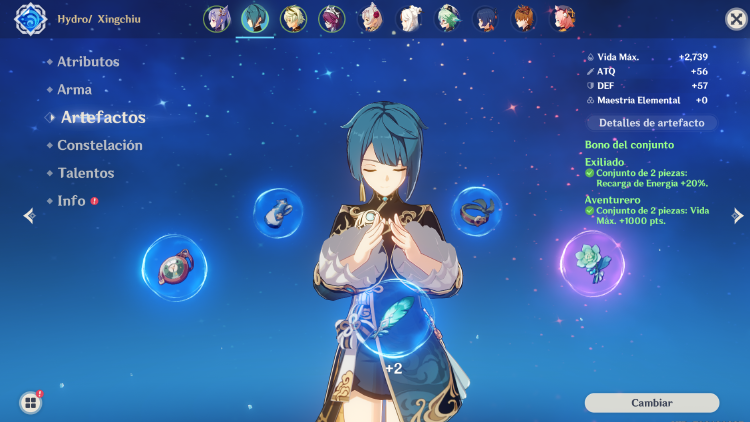The width and height of the screenshot is (750, 422).
Task: Go to the Constelación section
Action: coord(100,145)
